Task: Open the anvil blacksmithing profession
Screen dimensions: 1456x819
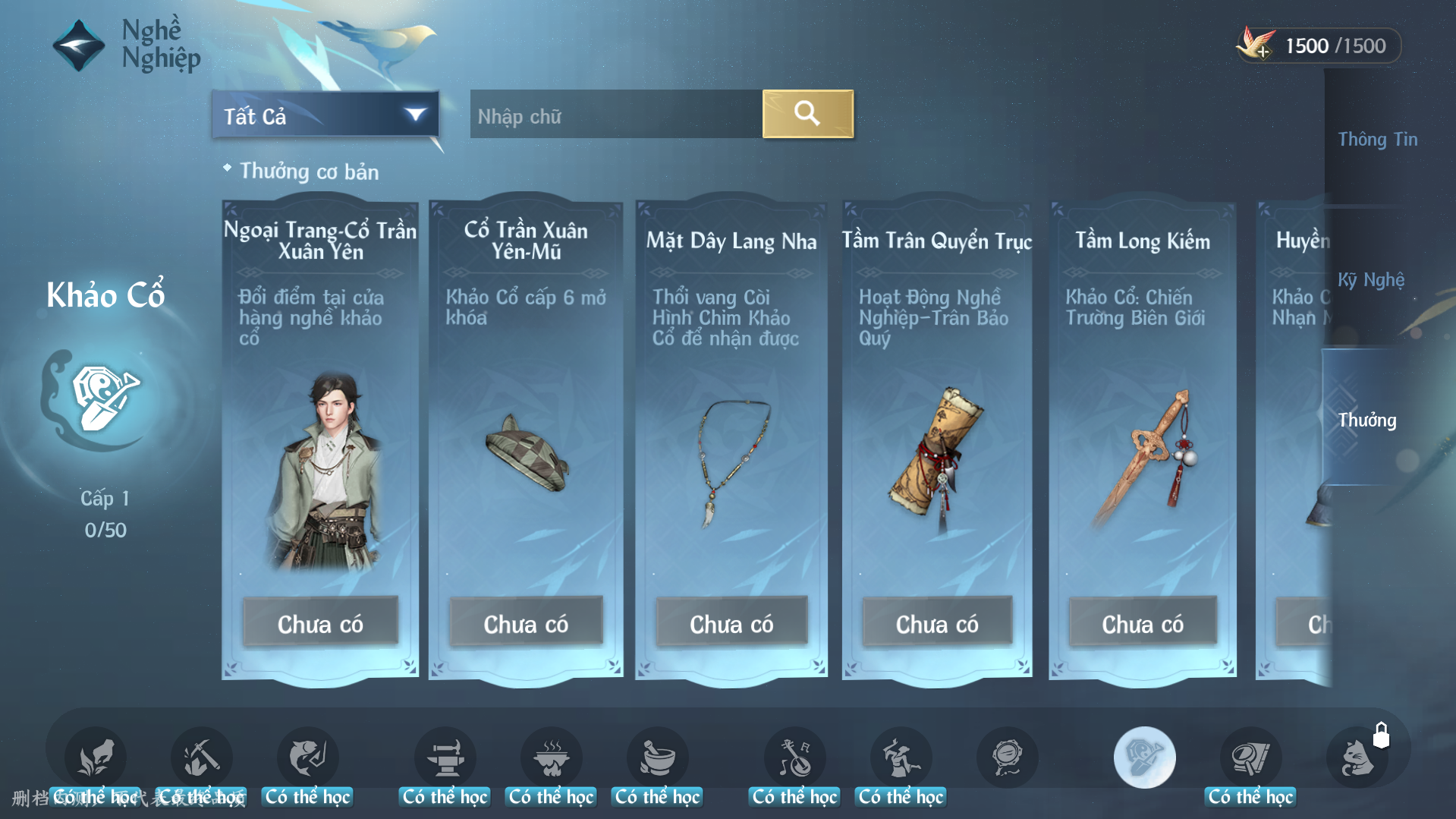Action: point(445,758)
